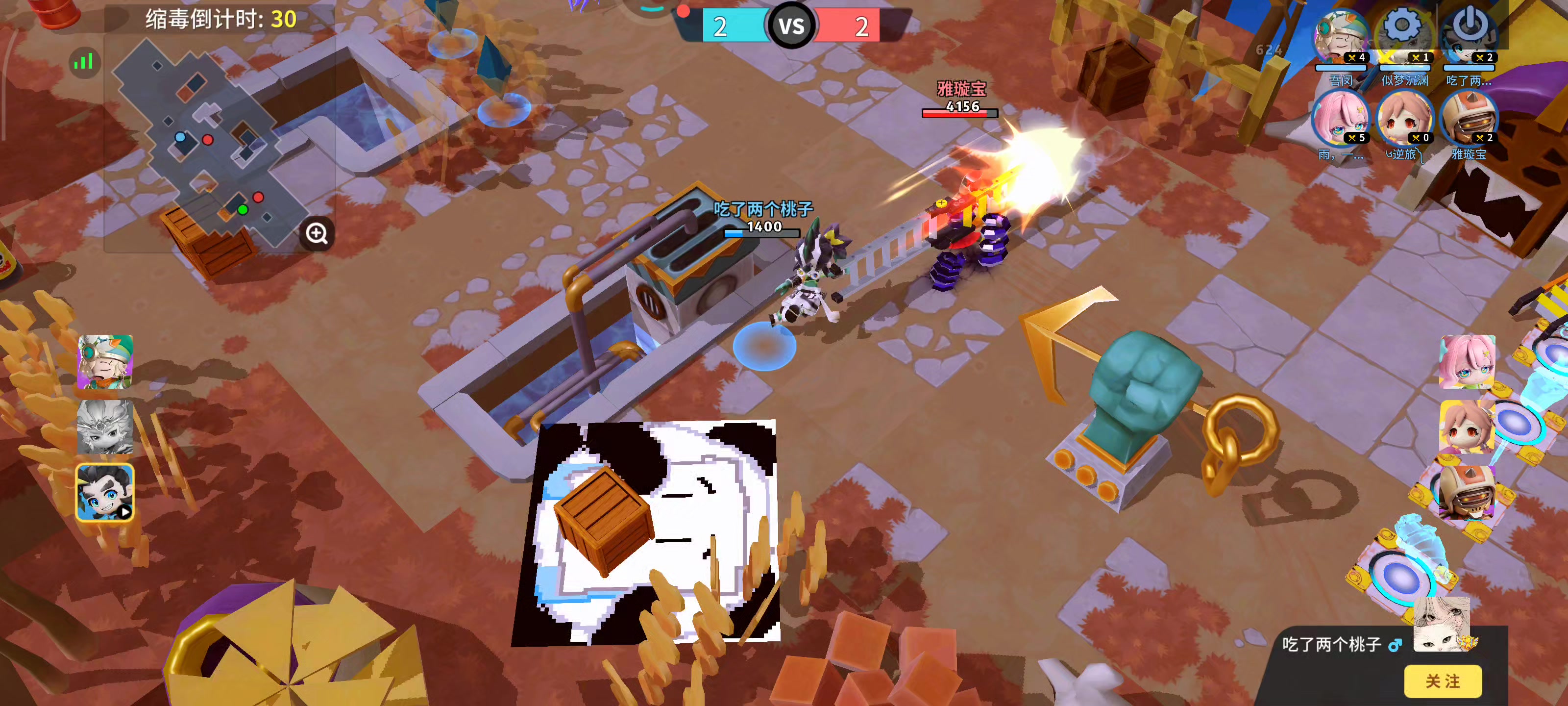
Task: Select the 逆旅 scoreboard portrait
Action: click(x=1404, y=119)
